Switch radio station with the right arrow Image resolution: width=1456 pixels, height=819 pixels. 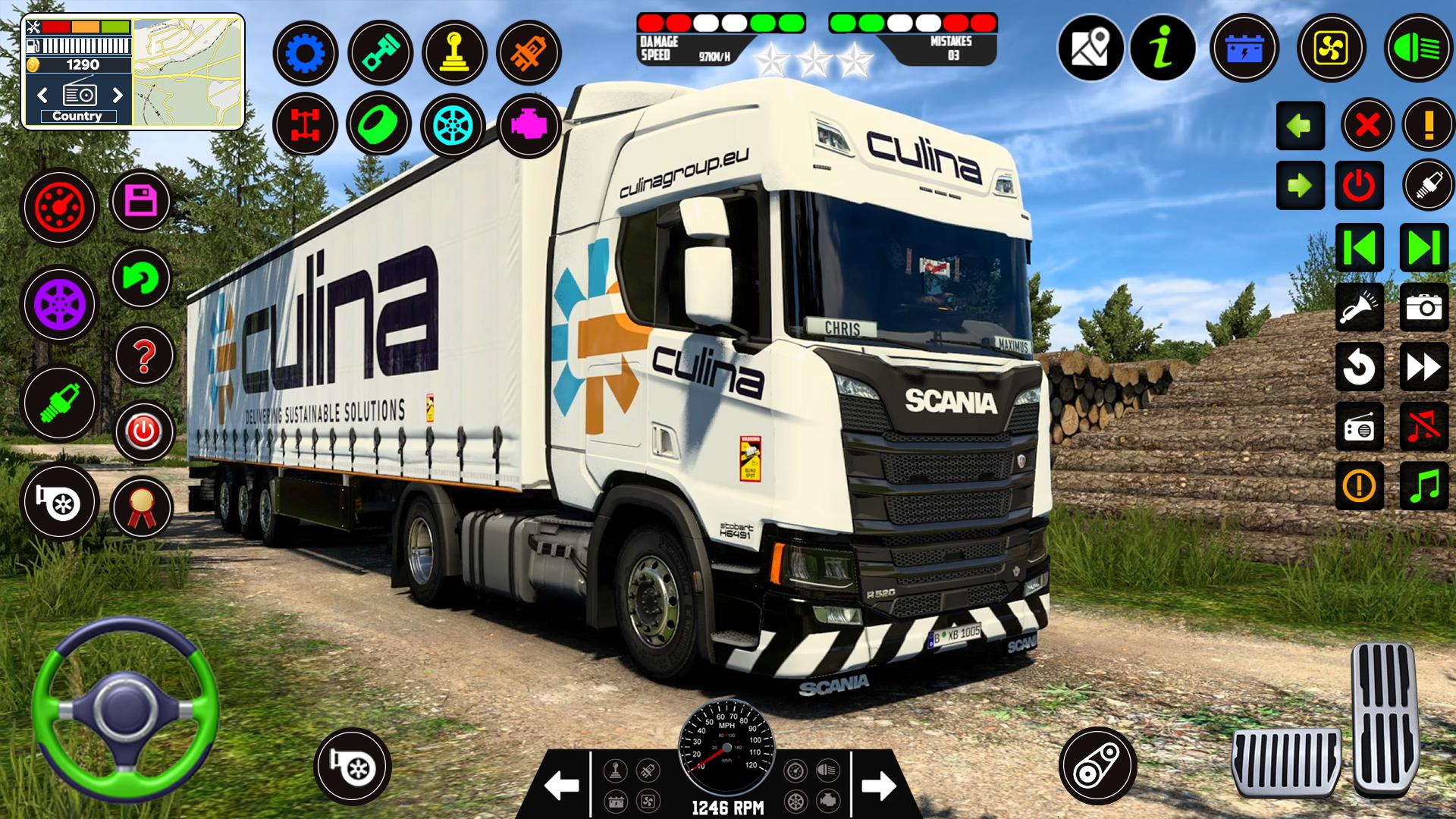pyautogui.click(x=118, y=95)
